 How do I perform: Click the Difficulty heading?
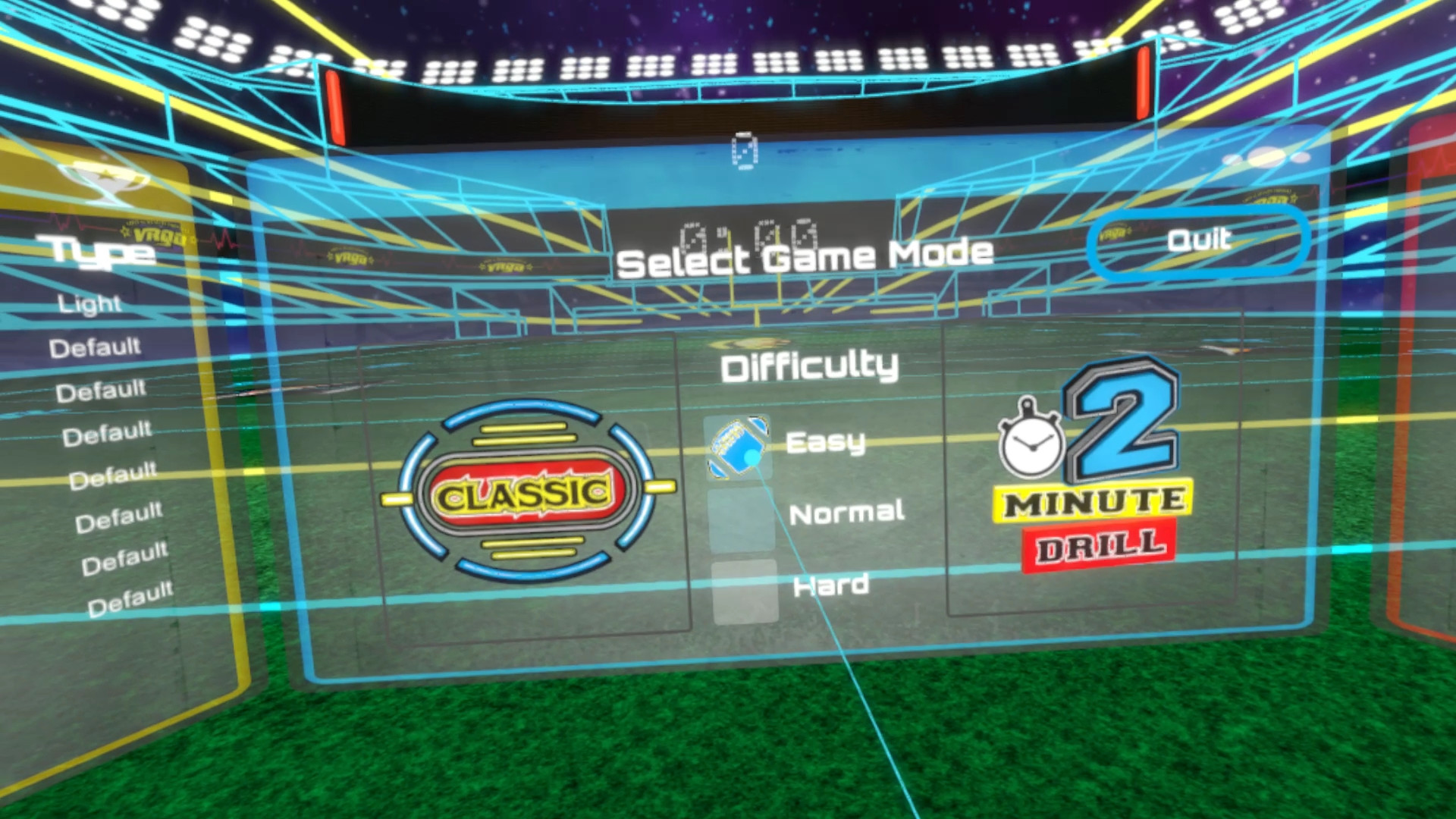810,366
